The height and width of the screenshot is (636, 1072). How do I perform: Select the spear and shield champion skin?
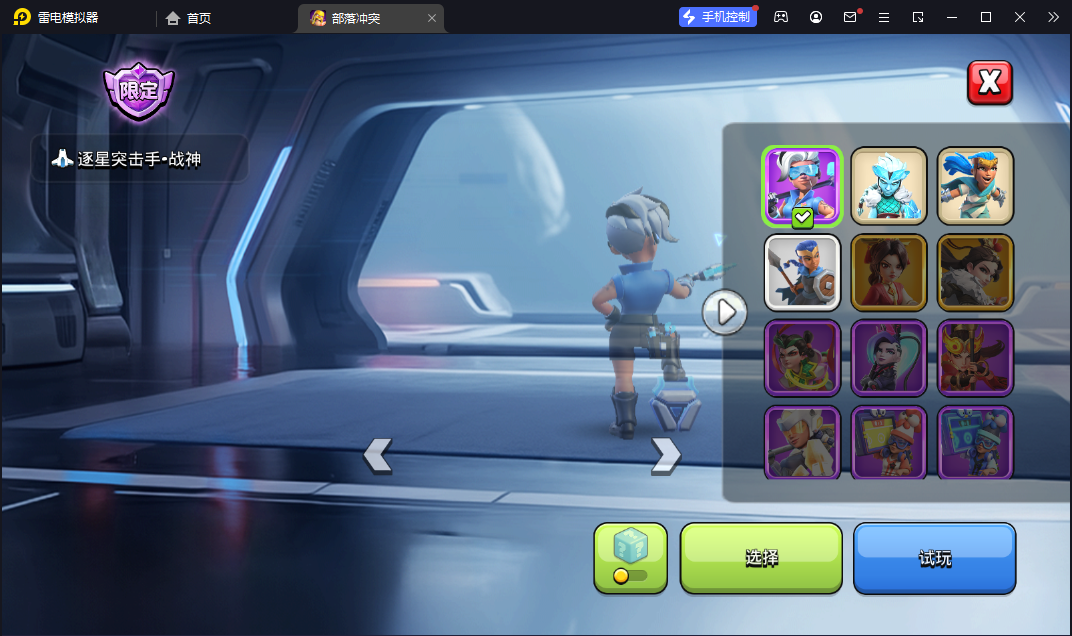coord(802,273)
